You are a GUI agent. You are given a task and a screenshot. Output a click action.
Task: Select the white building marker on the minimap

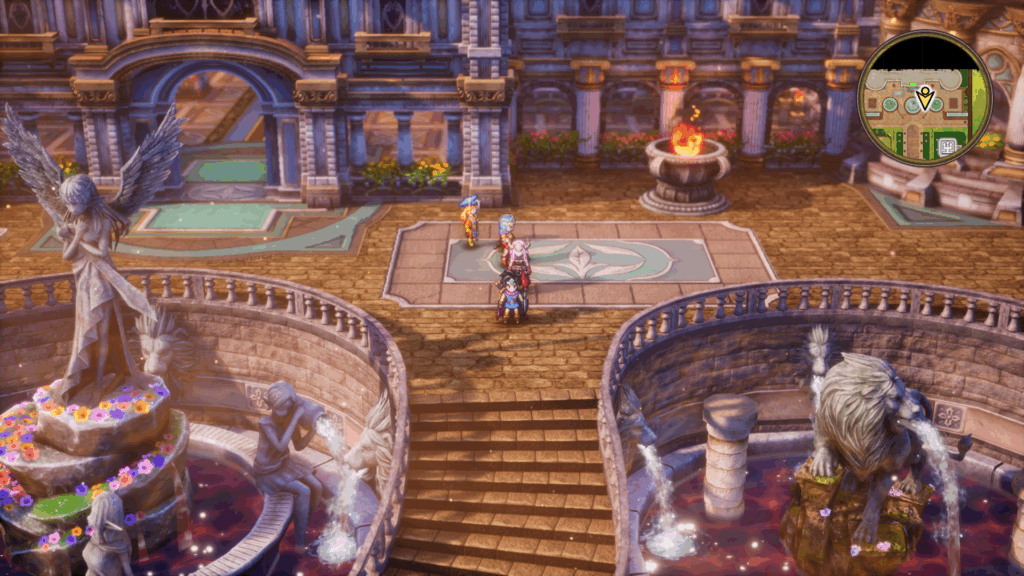point(946,146)
